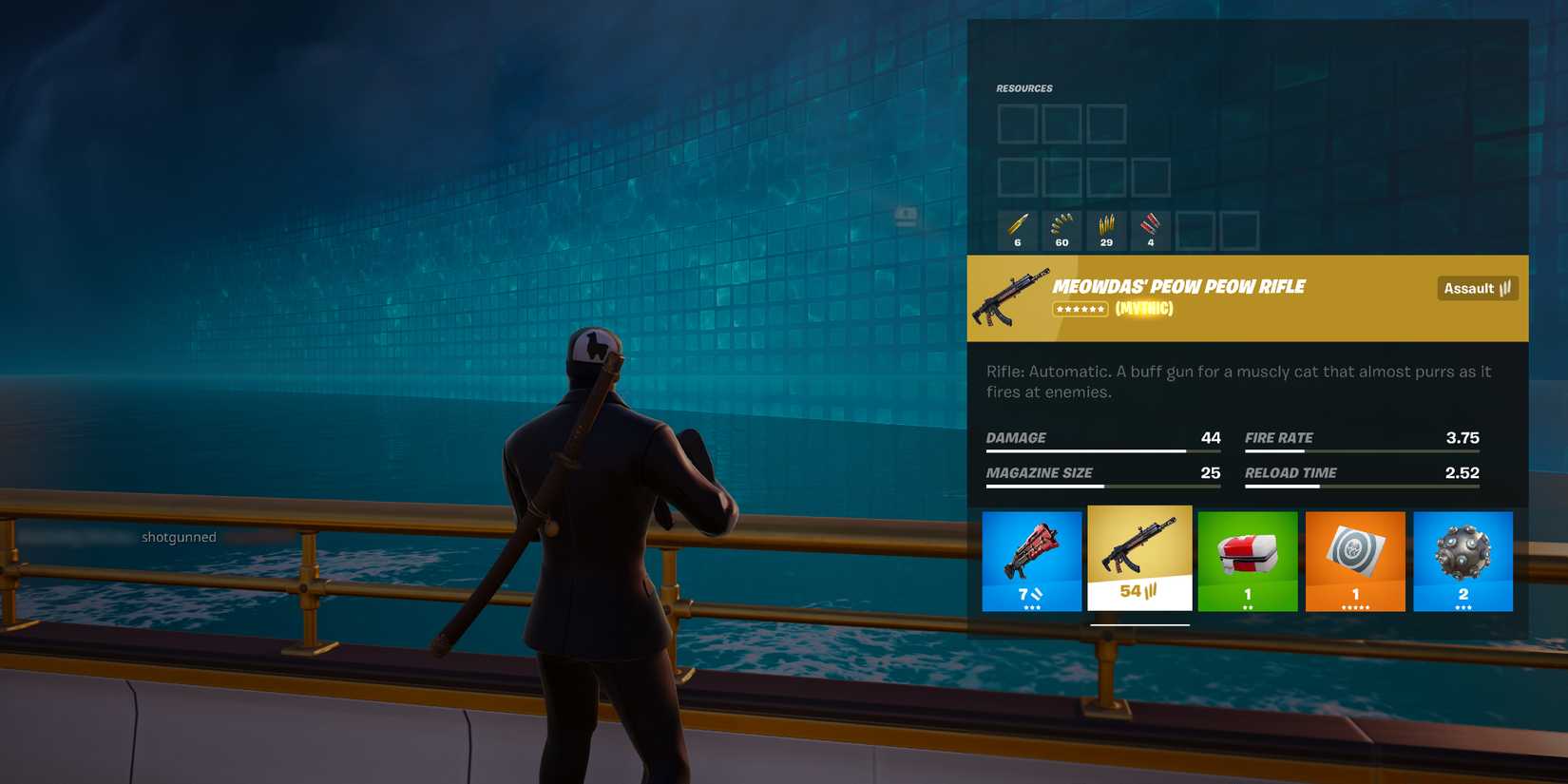Click the light bullets ammo stack of 29

pyautogui.click(x=1105, y=228)
